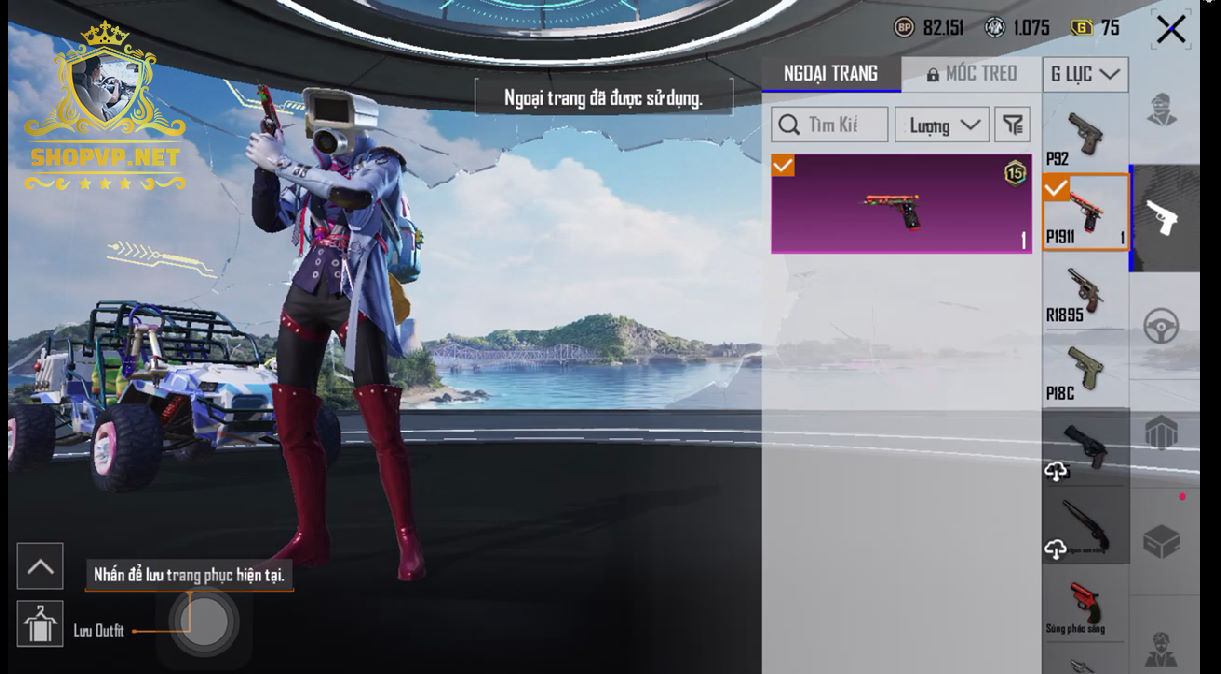Open the filter funnel button

point(1013,125)
